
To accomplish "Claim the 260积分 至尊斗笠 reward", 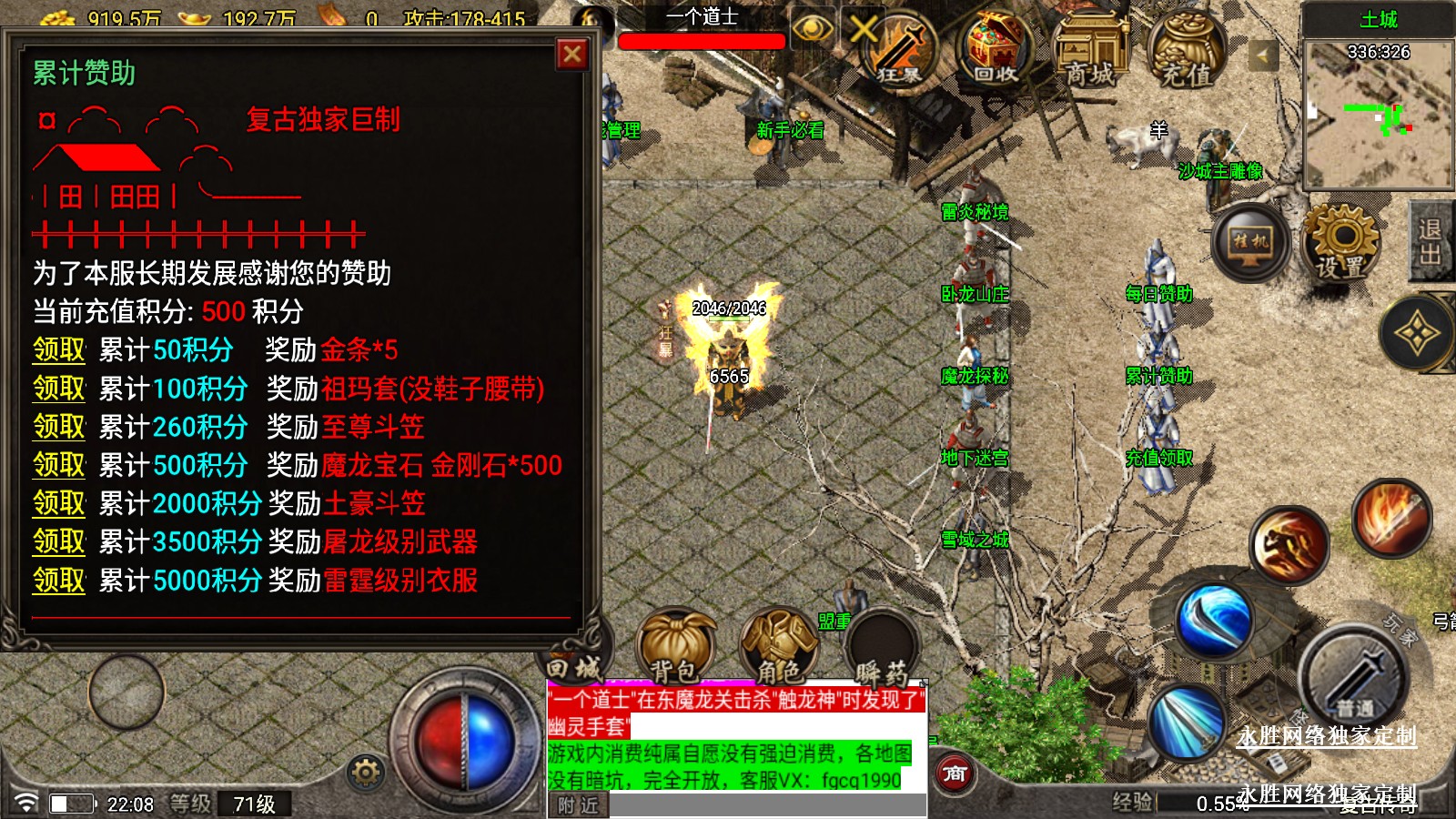I will tap(59, 427).
